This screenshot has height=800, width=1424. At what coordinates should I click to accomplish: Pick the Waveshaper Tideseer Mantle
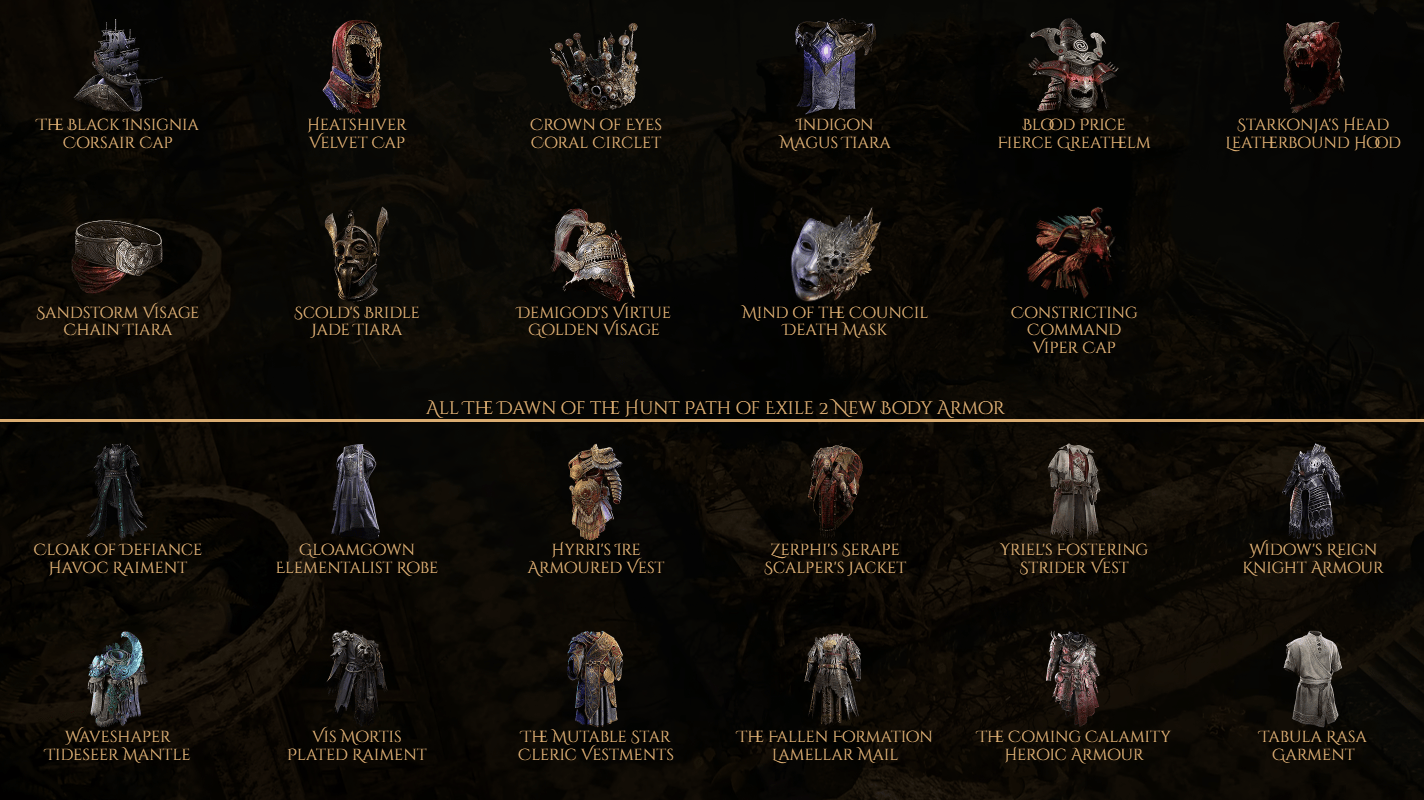pyautogui.click(x=117, y=679)
